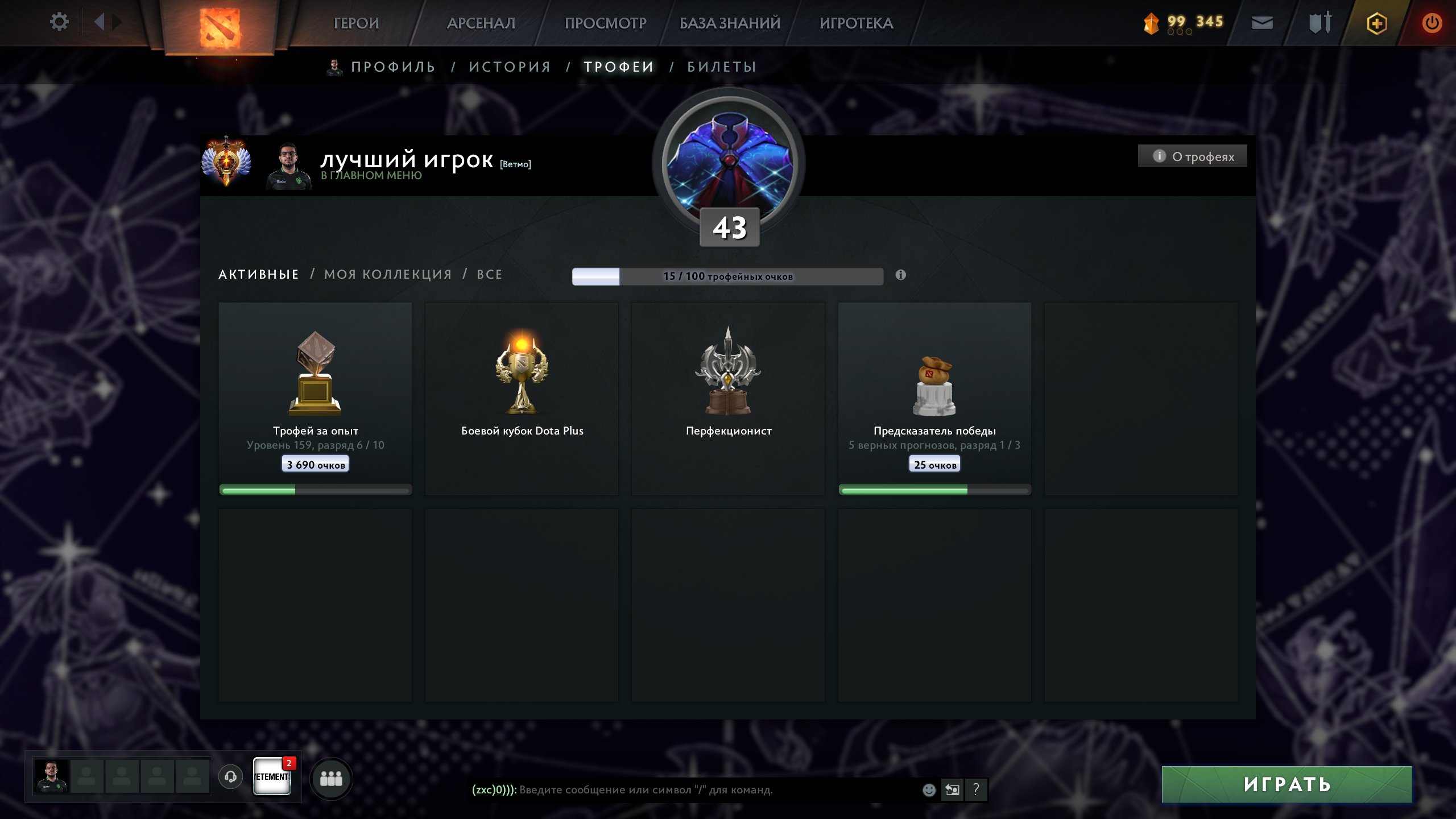This screenshot has width=1456, height=819.
Task: Open the ИГРОТЕКА section
Action: point(856,24)
